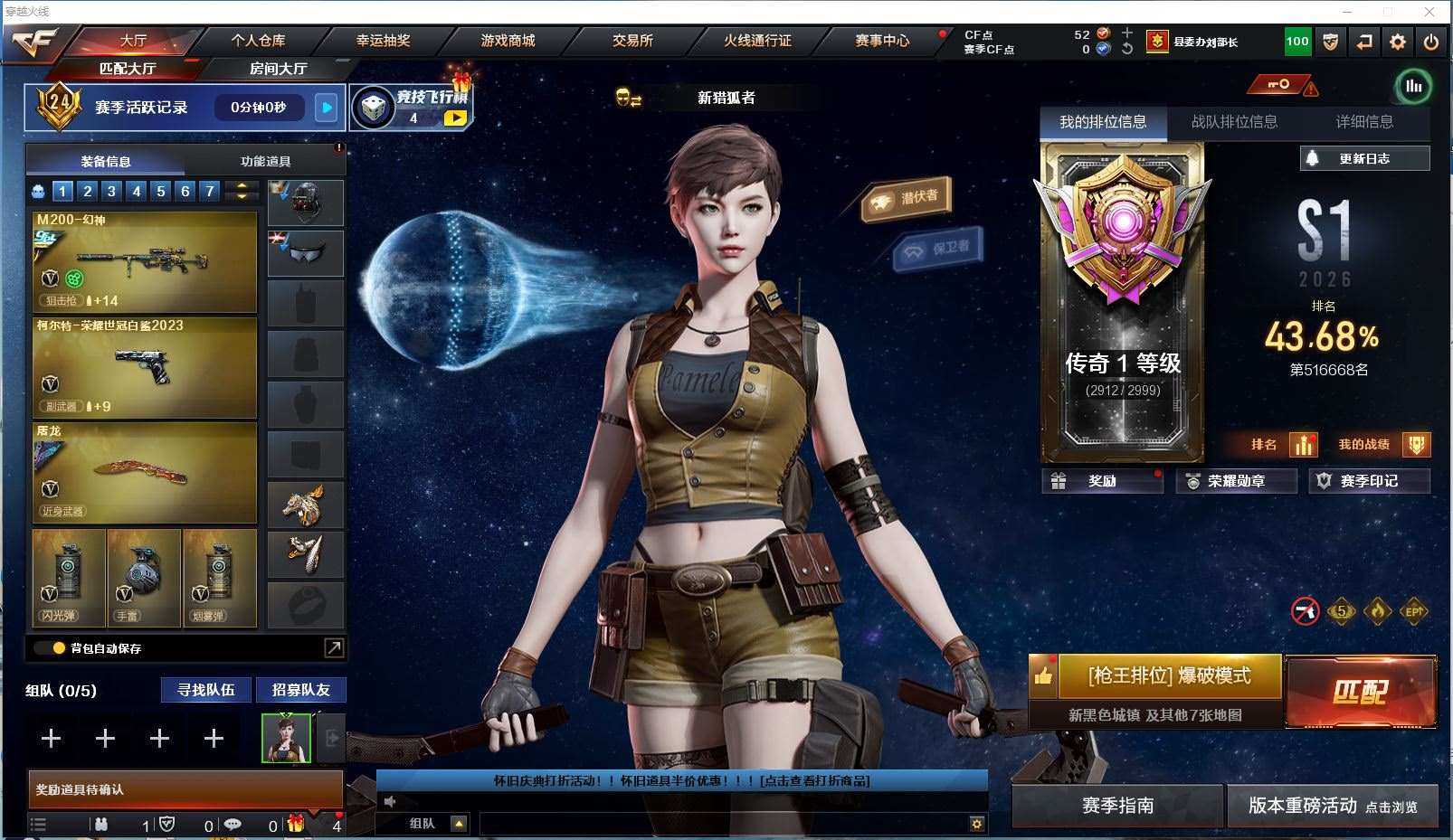This screenshot has width=1453, height=840.
Task: Open the 赛季指南 season guide
Action: [x=1117, y=806]
